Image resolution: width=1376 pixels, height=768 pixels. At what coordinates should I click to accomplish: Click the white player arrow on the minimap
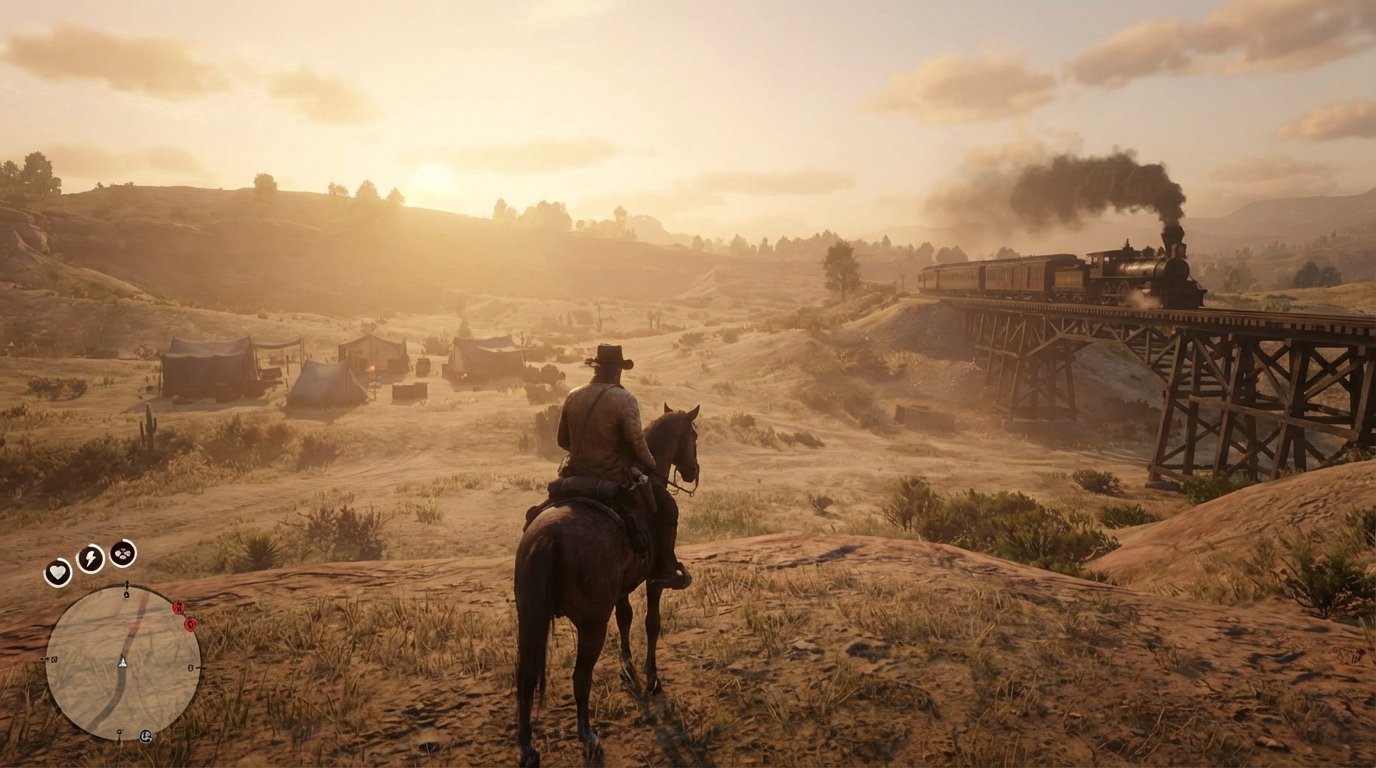pyautogui.click(x=122, y=662)
